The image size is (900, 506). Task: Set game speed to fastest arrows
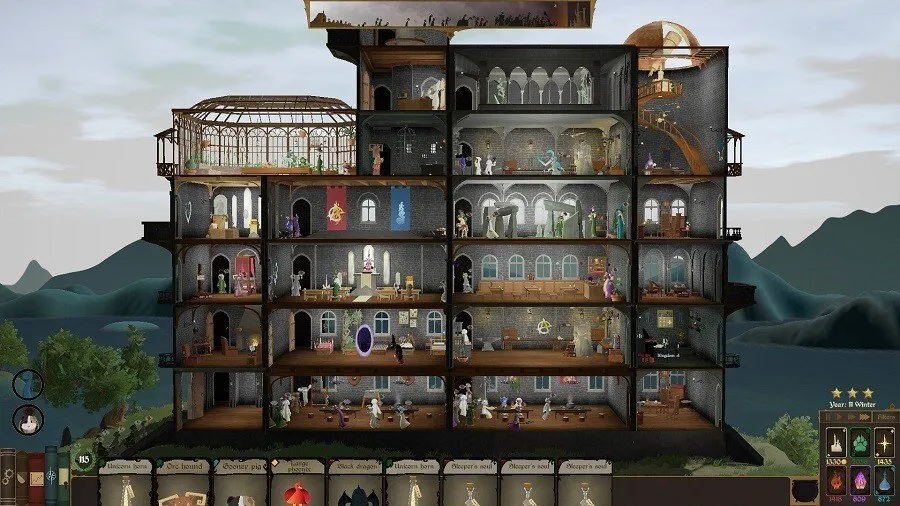pos(864,415)
